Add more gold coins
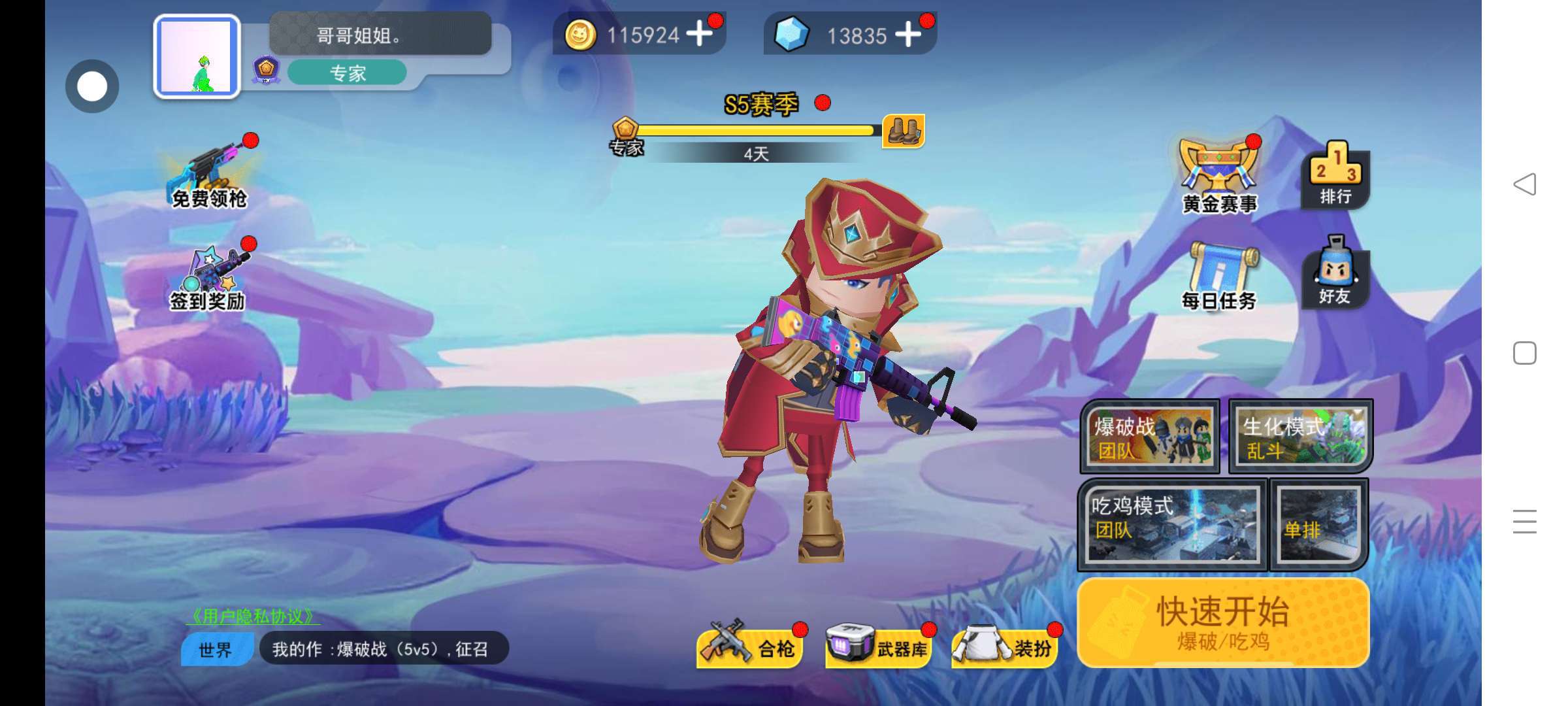 click(x=700, y=34)
